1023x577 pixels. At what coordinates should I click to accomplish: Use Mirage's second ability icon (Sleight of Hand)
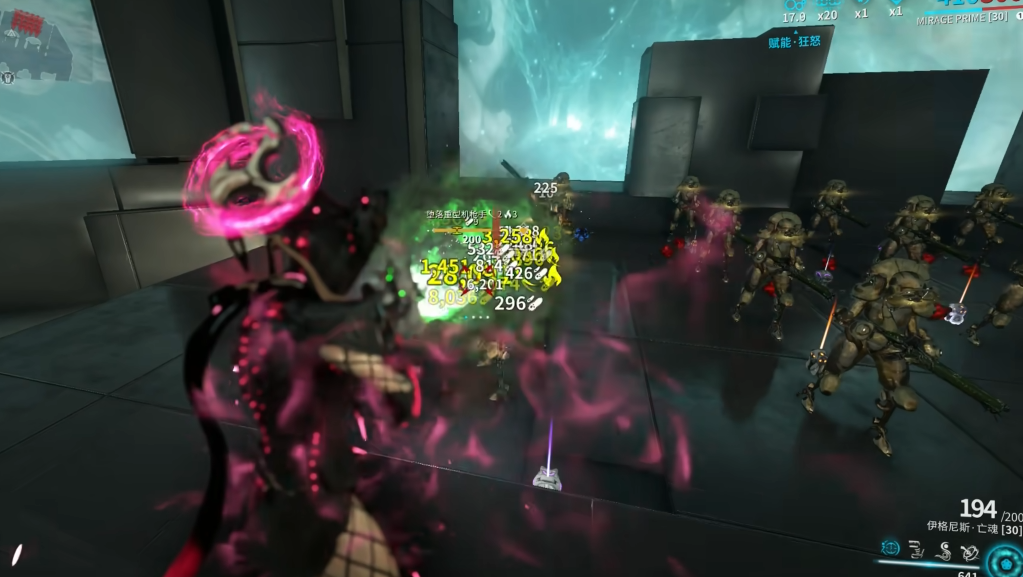[917, 548]
